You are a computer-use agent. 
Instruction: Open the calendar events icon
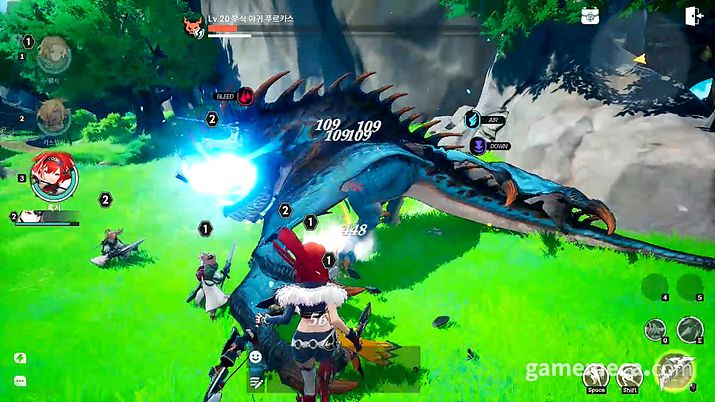(x=590, y=15)
